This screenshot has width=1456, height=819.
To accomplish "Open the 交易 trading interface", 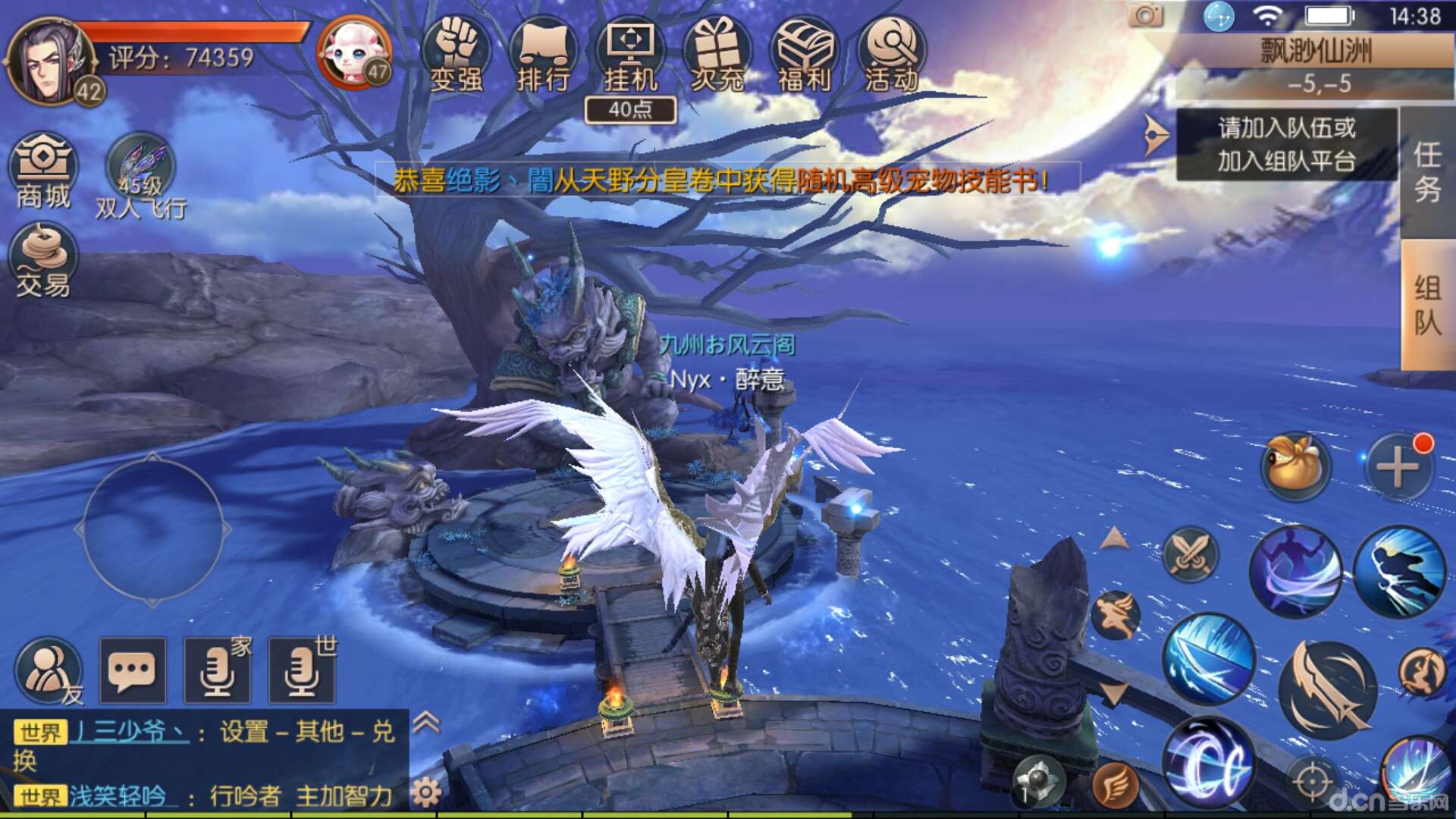I will 43,265.
